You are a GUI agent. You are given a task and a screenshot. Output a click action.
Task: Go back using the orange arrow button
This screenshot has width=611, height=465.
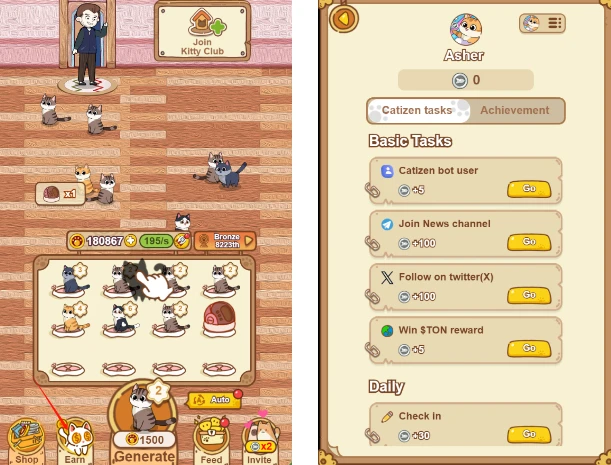pos(345,18)
